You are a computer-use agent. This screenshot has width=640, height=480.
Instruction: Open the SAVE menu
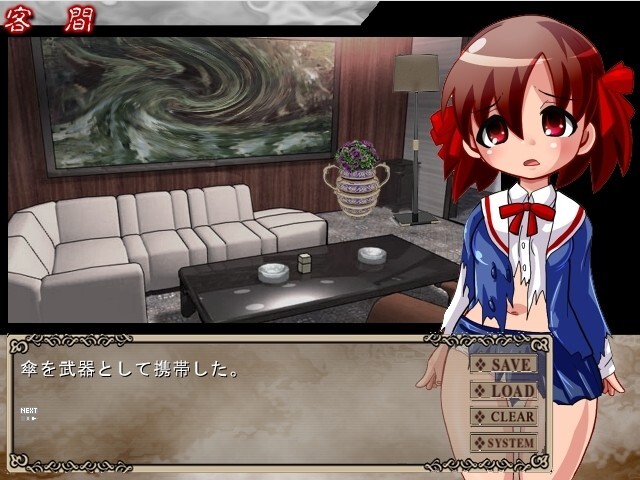click(x=504, y=364)
